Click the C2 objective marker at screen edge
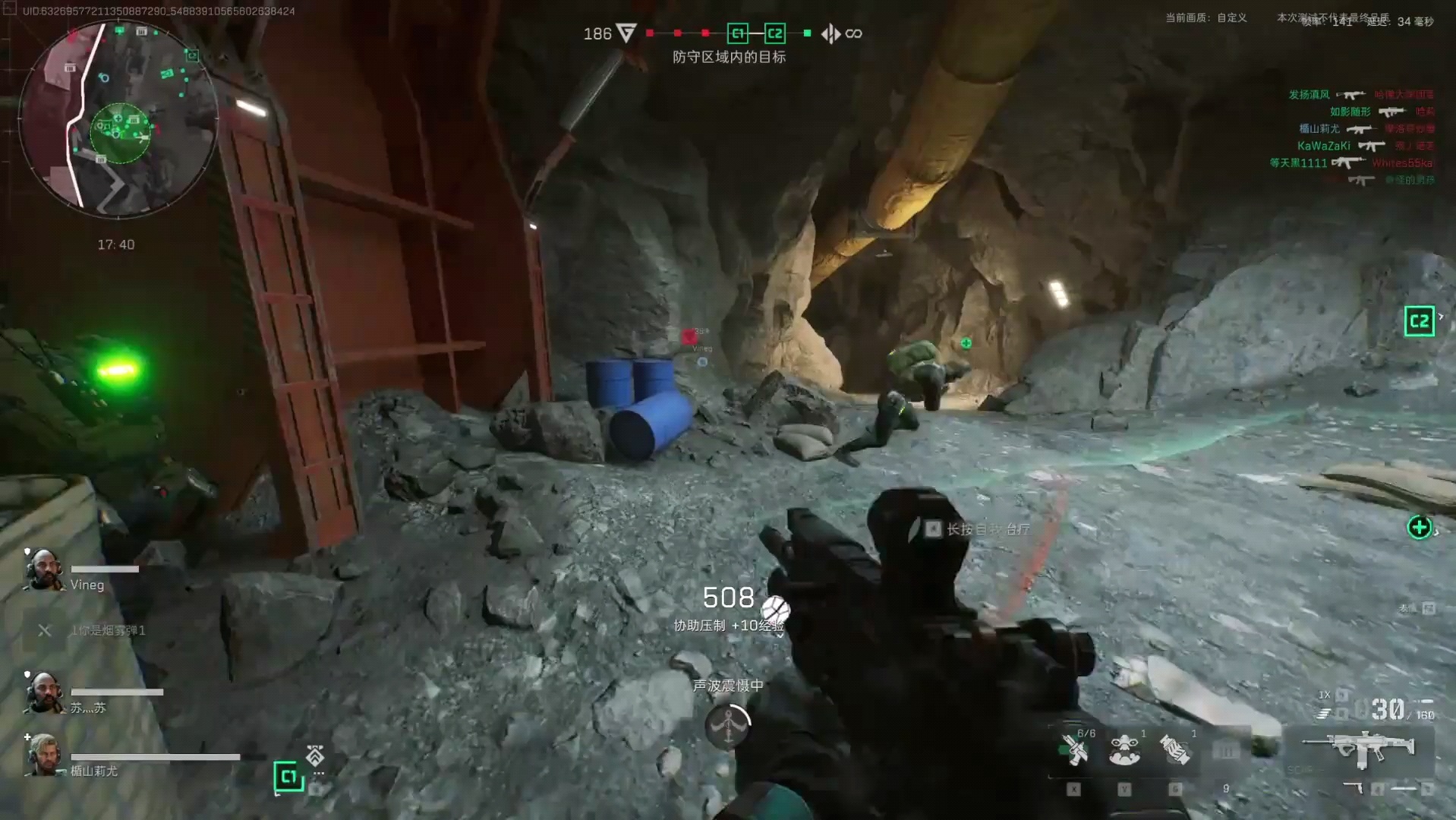Image resolution: width=1456 pixels, height=820 pixels. pyautogui.click(x=1419, y=321)
